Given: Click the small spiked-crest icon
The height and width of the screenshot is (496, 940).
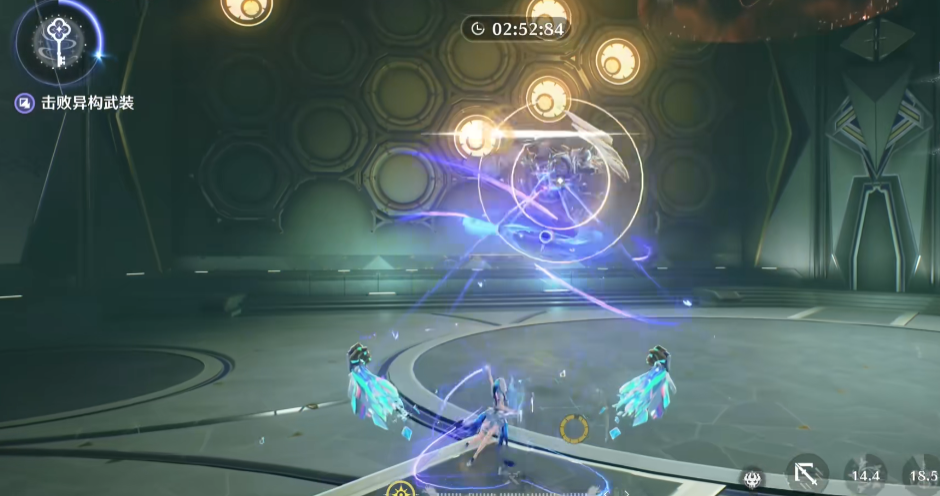Looking at the screenshot, I should (x=751, y=479).
